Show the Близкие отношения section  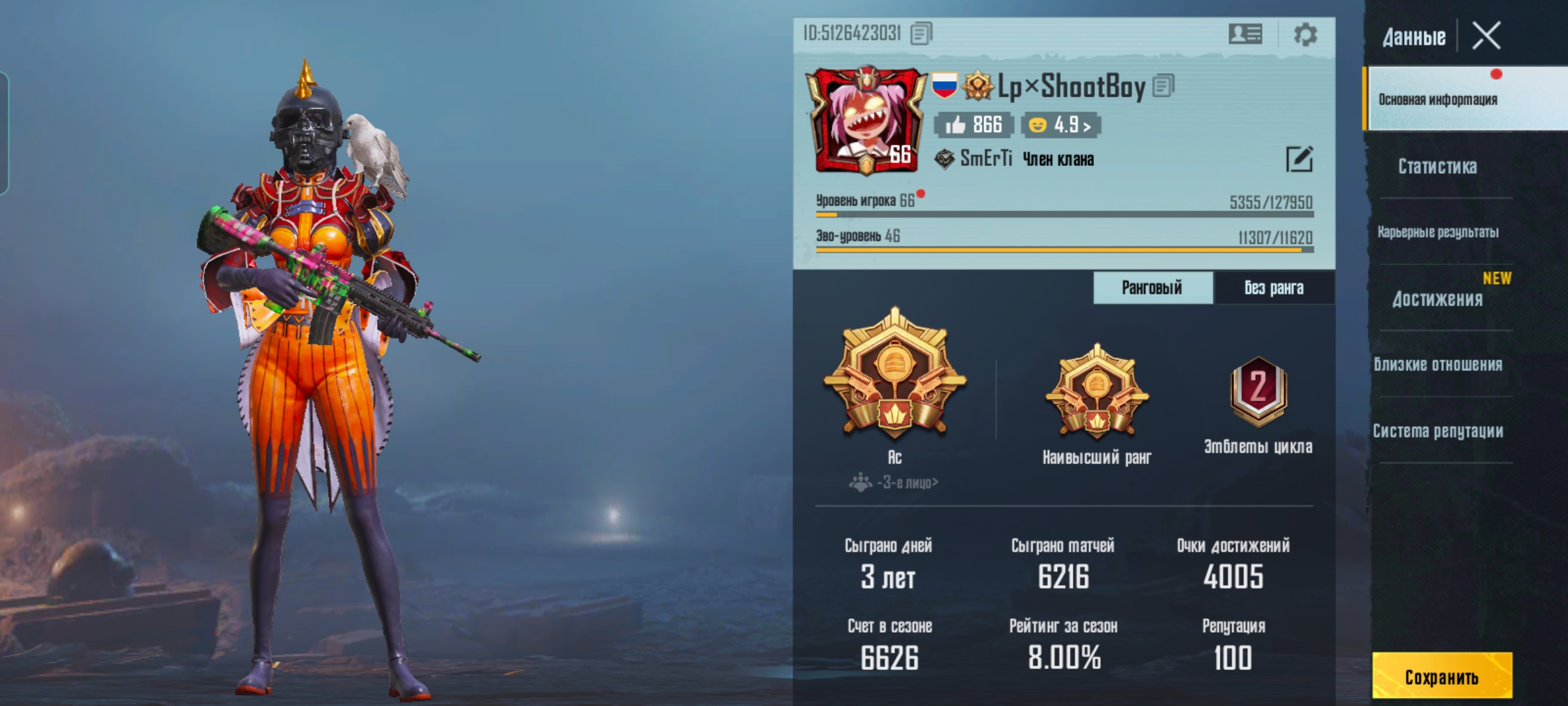point(1438,365)
